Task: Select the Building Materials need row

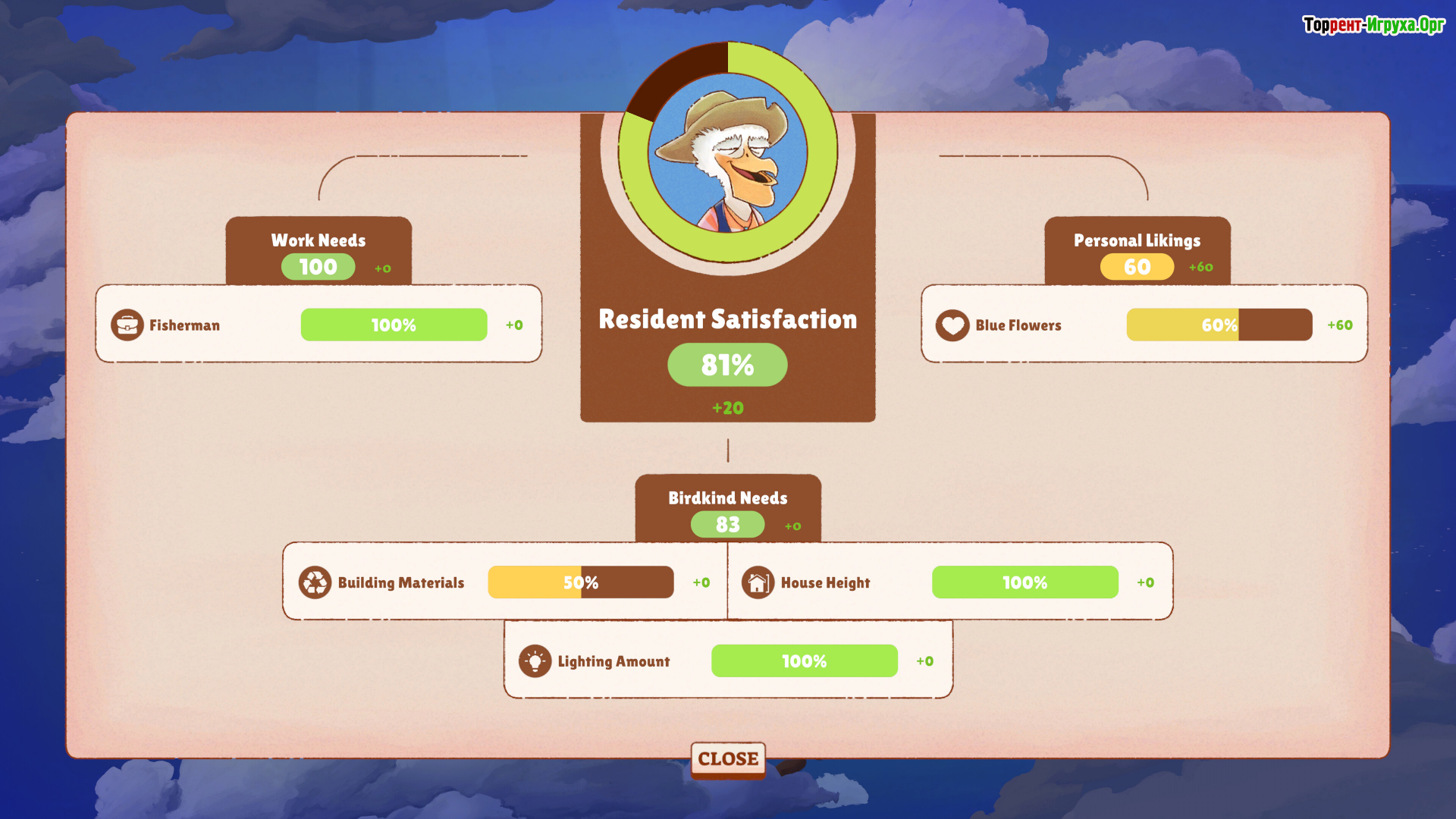Action: point(504,582)
